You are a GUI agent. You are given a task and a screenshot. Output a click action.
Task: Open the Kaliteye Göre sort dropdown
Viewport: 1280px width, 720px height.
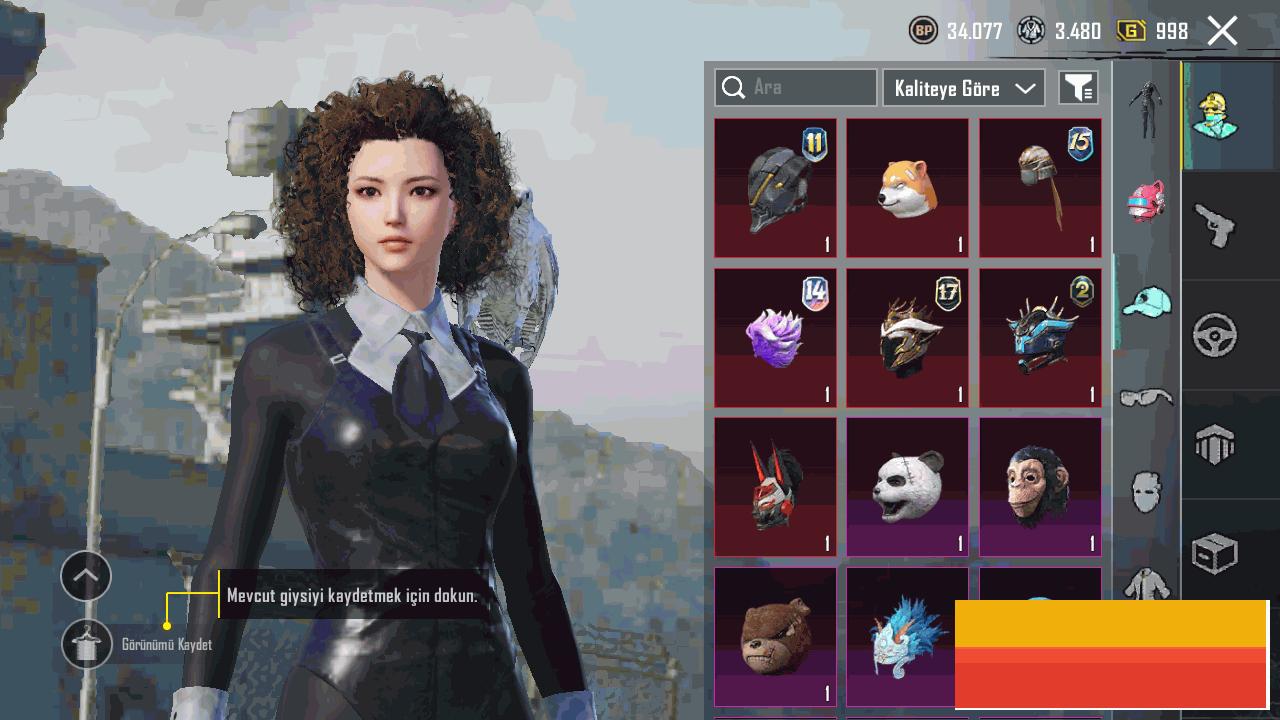tap(963, 88)
